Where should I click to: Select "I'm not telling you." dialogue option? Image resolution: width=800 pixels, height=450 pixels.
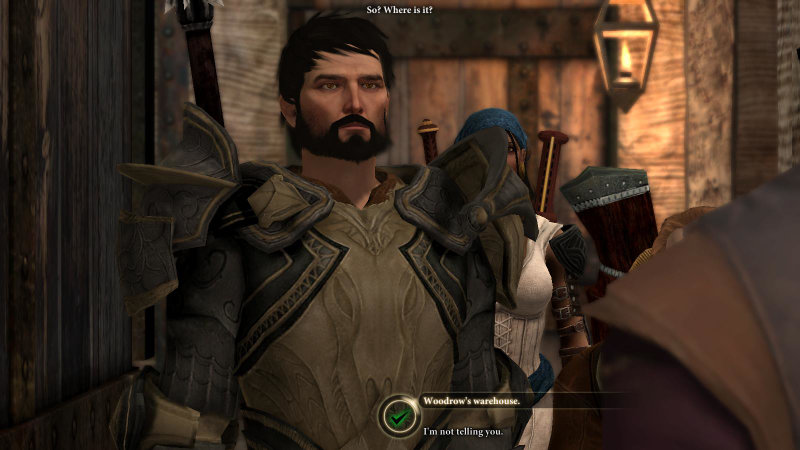tap(462, 432)
